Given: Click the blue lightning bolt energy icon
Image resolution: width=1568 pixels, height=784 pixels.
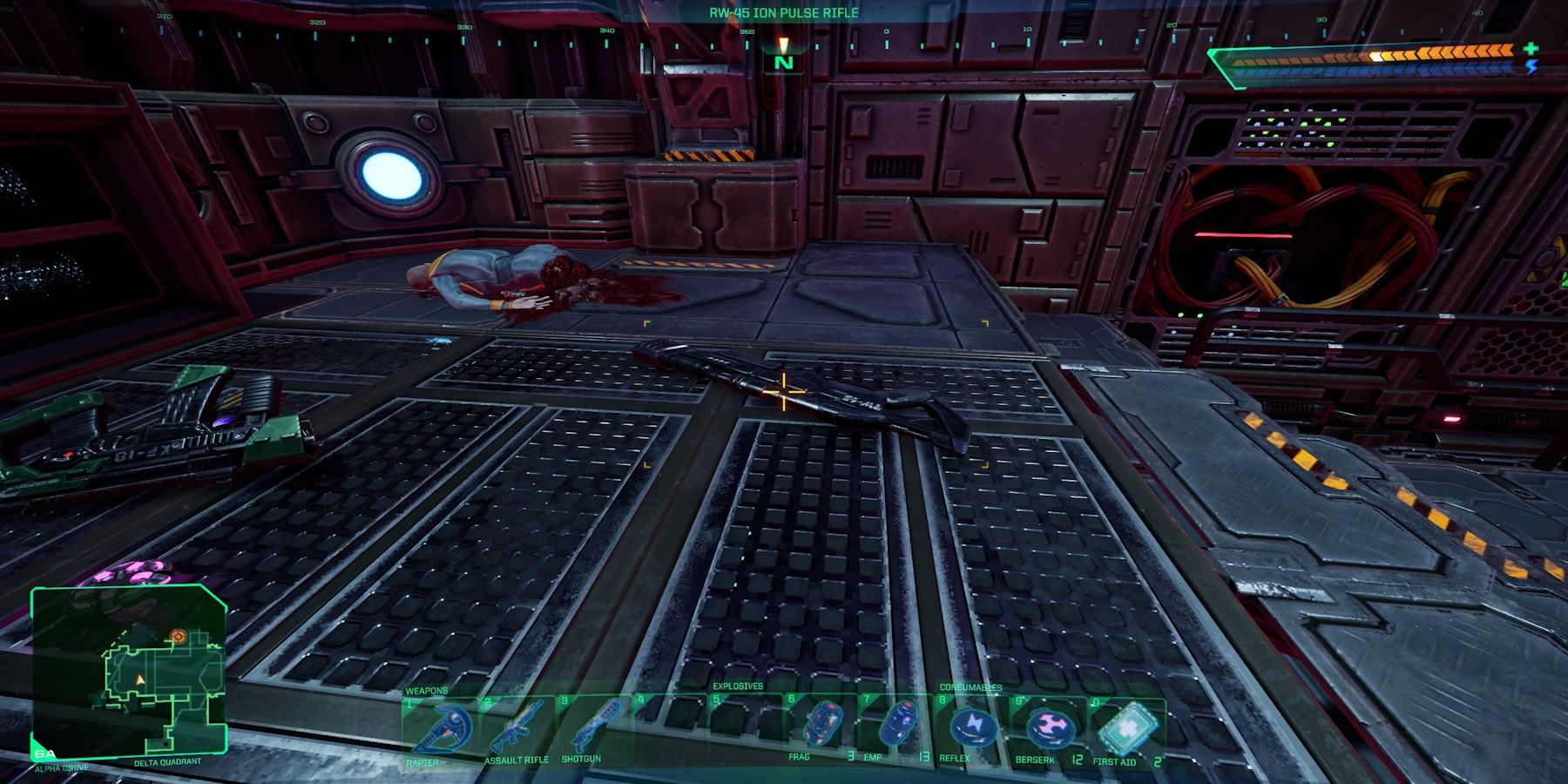Looking at the screenshot, I should tap(1531, 68).
